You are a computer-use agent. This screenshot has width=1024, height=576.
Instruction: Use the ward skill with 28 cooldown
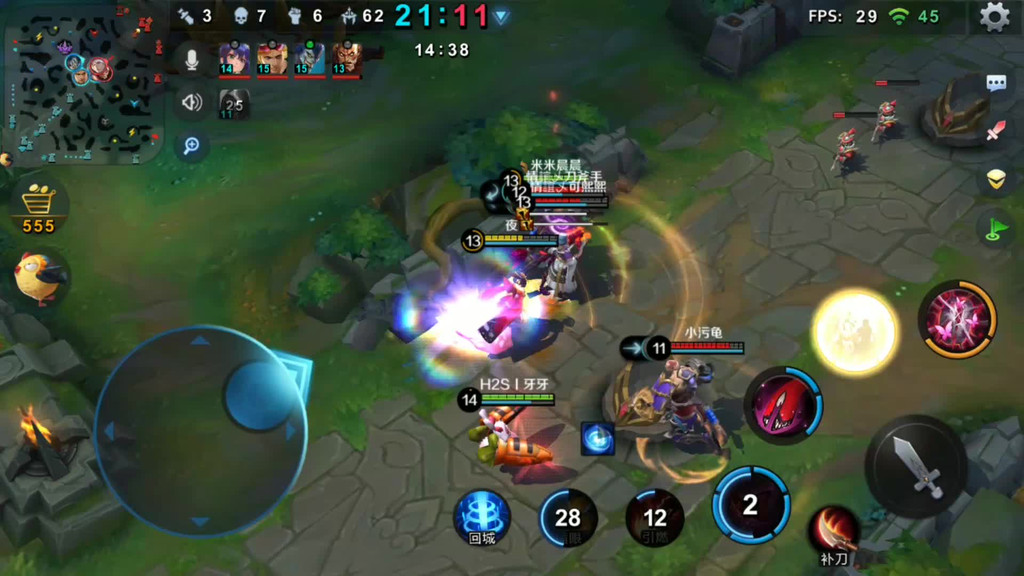[x=567, y=517]
